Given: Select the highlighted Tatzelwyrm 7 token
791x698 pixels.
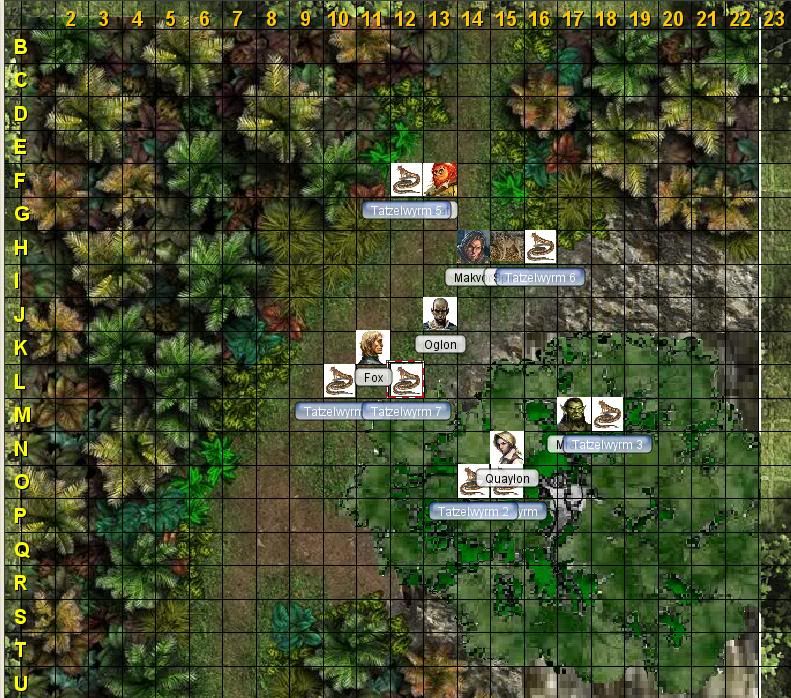Looking at the screenshot, I should click(406, 380).
